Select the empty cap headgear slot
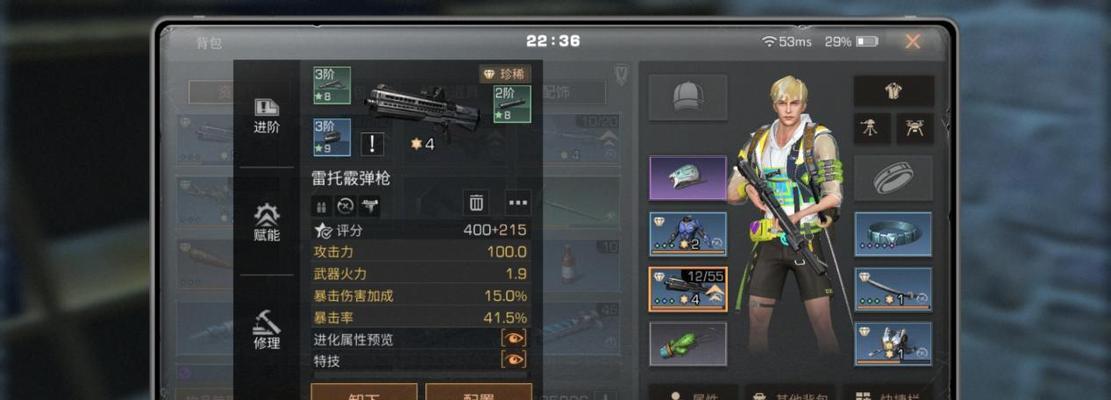Viewport: 1111px width, 400px height. pyautogui.click(x=687, y=96)
